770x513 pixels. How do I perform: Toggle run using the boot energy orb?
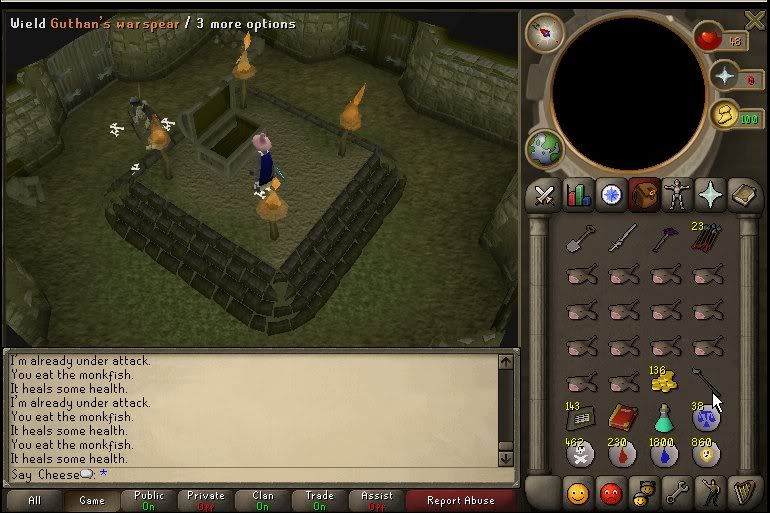(725, 116)
